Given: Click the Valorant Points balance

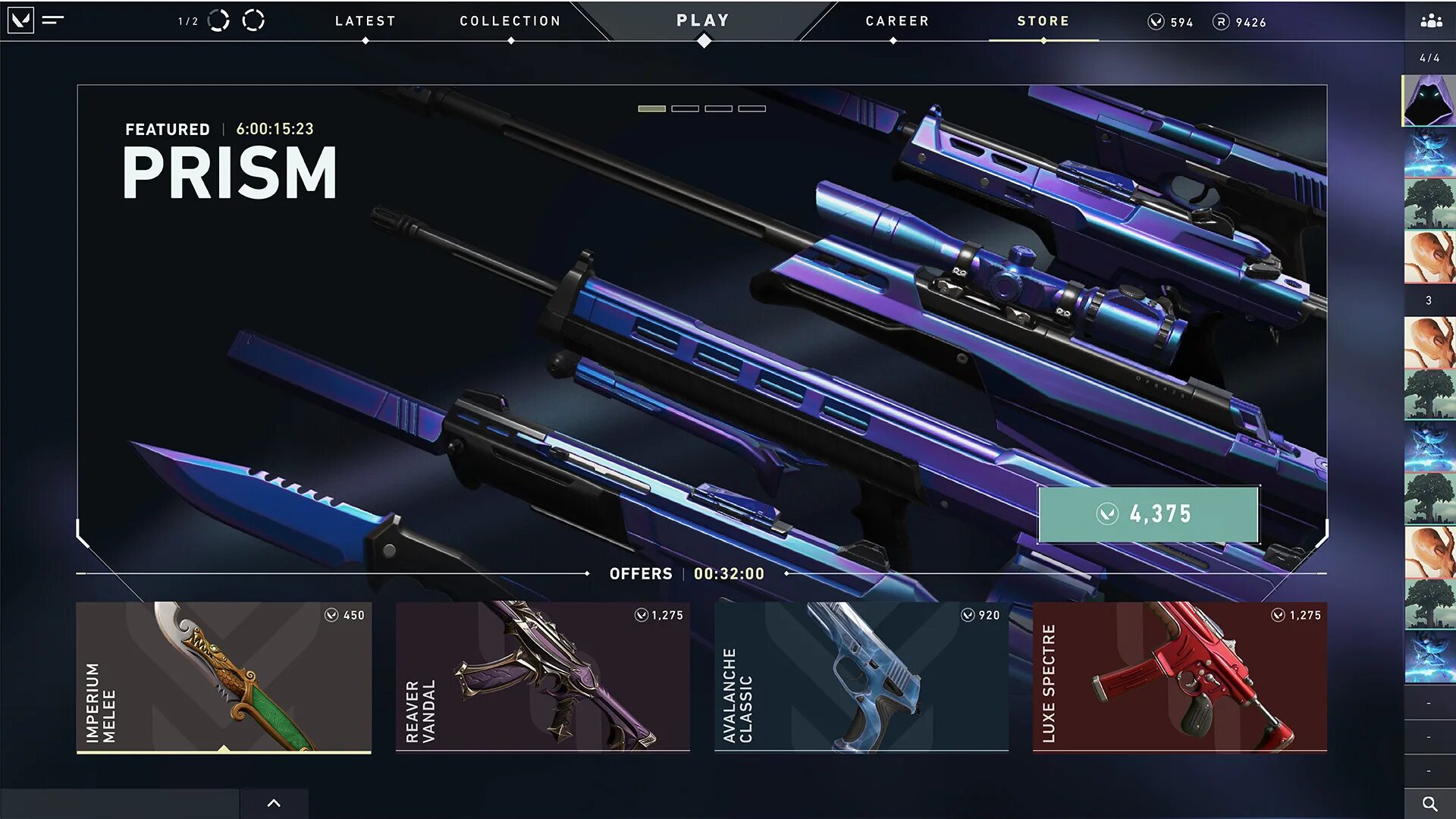Looking at the screenshot, I should click(x=1171, y=22).
